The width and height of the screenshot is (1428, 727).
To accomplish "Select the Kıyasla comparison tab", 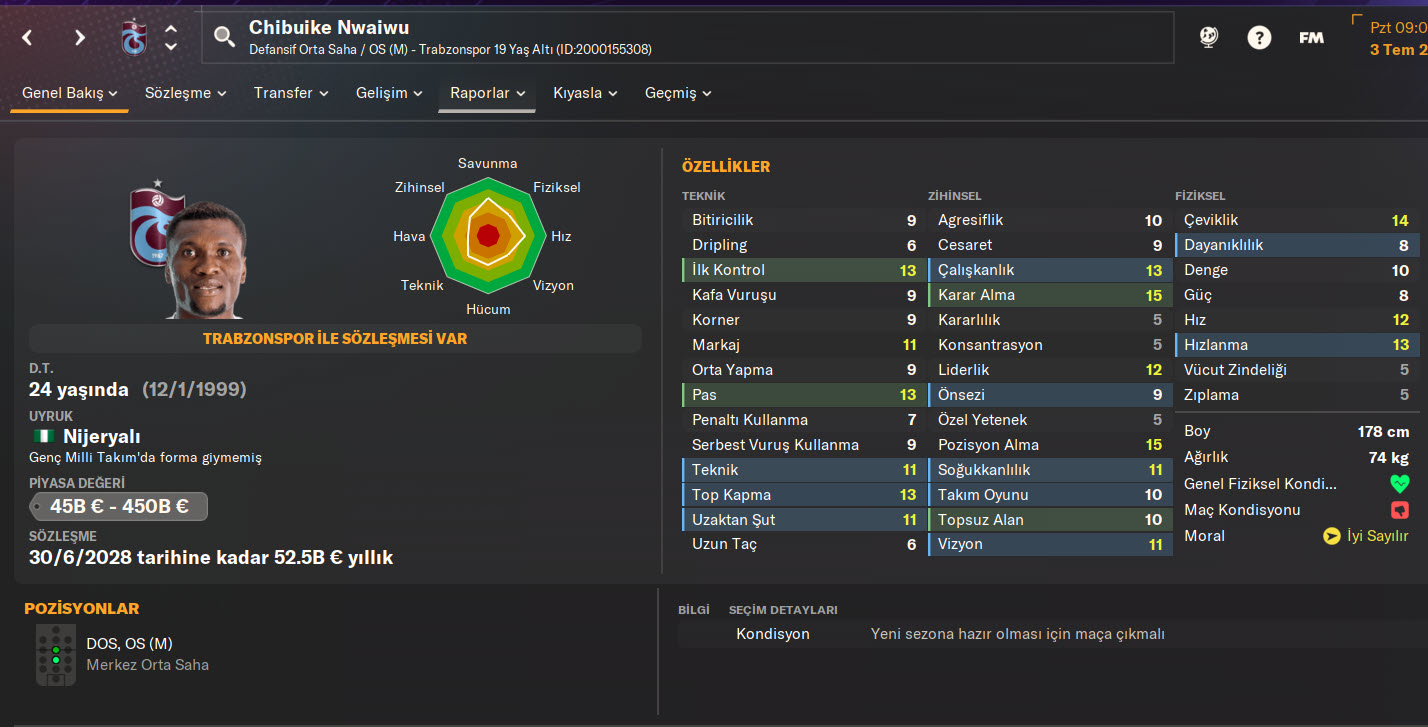I will 585,93.
